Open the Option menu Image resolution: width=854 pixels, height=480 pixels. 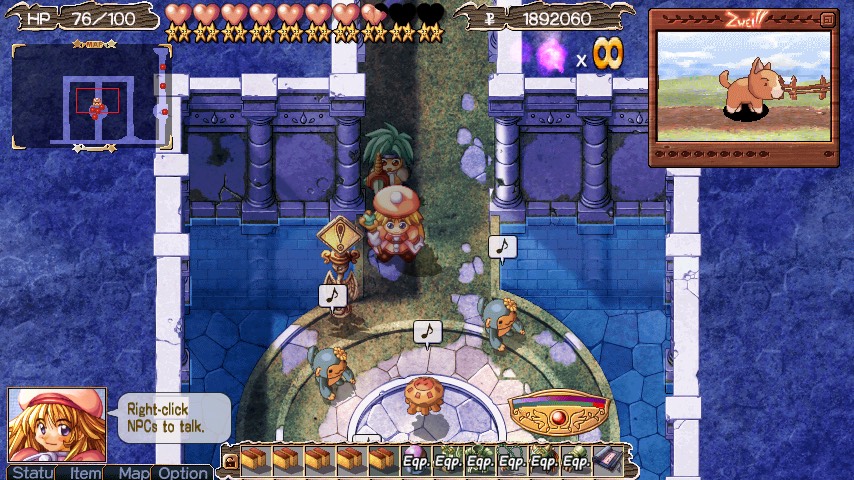point(183,472)
